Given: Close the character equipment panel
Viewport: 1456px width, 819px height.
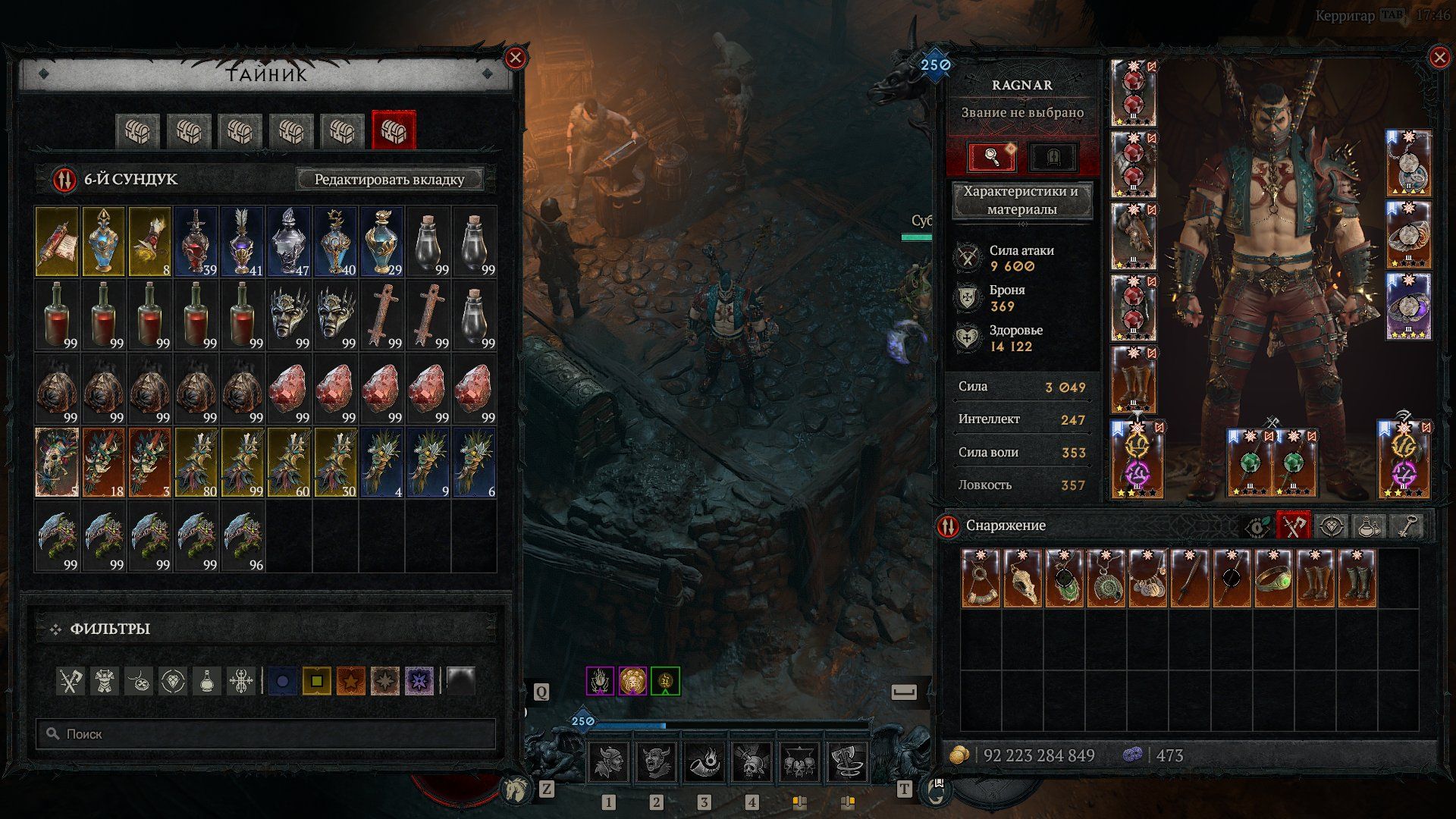Looking at the screenshot, I should coord(1439,58).
